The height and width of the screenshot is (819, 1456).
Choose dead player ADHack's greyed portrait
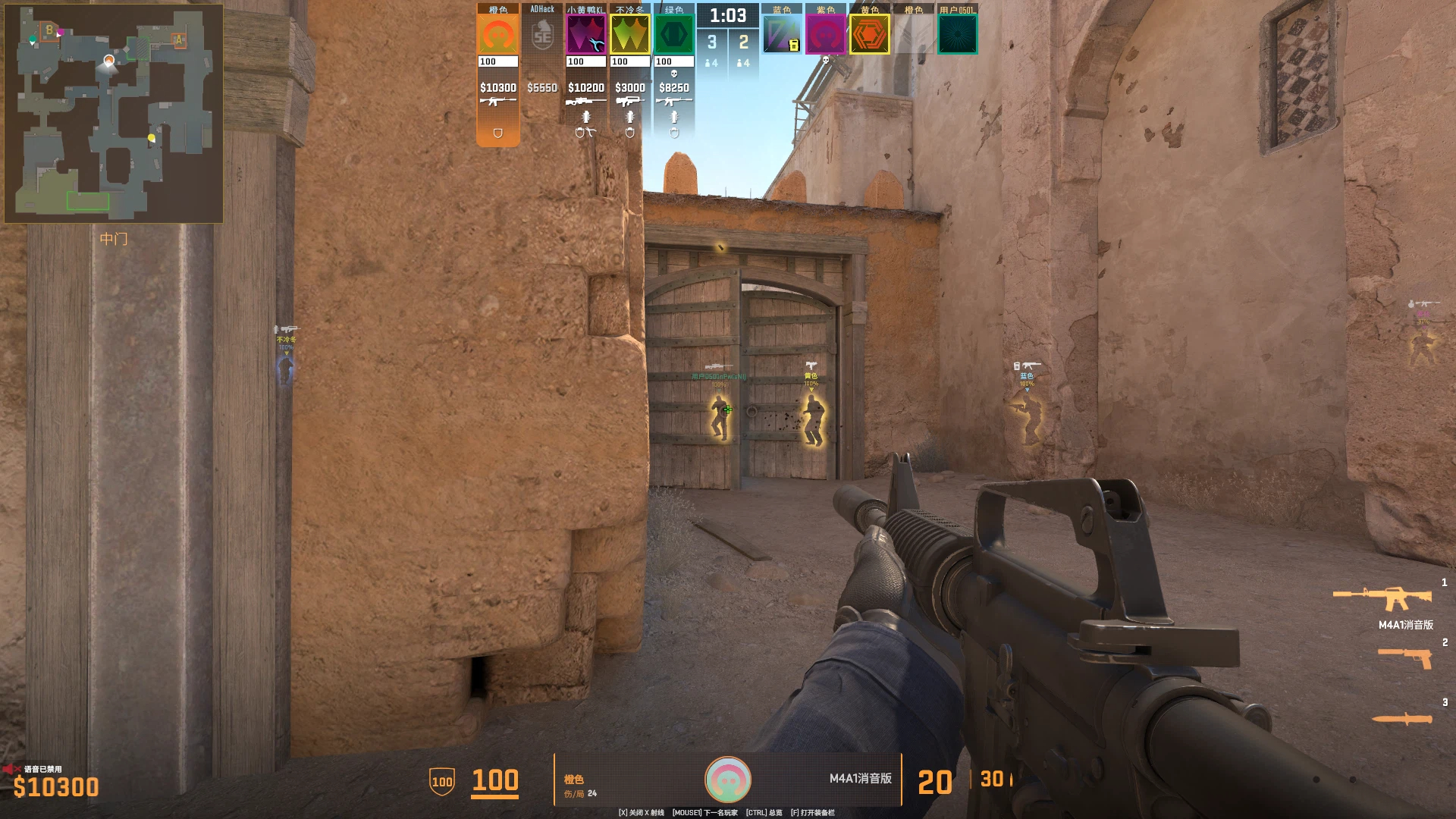pos(542,35)
